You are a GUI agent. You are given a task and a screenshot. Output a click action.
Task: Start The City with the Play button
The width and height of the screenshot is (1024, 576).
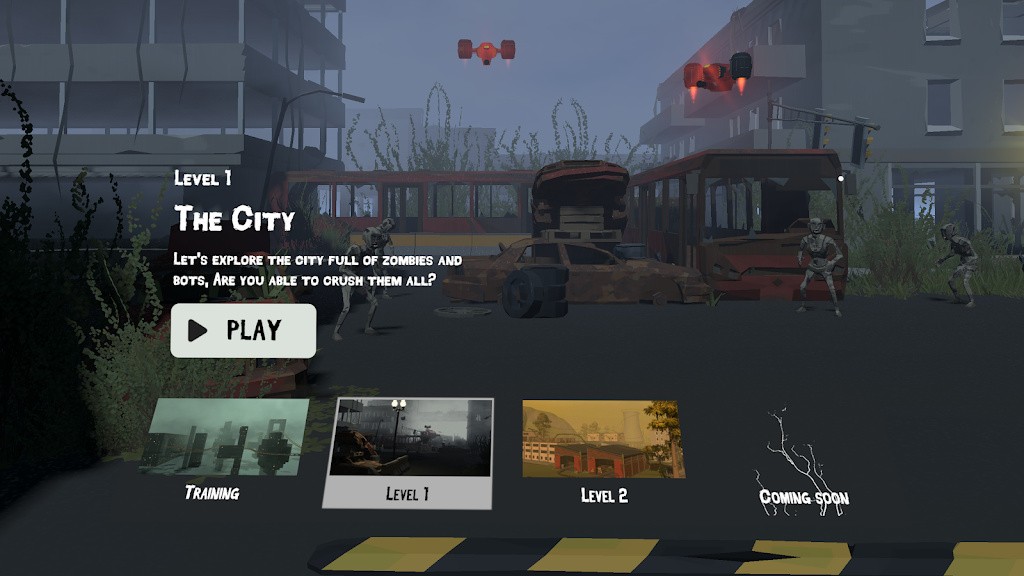243,331
